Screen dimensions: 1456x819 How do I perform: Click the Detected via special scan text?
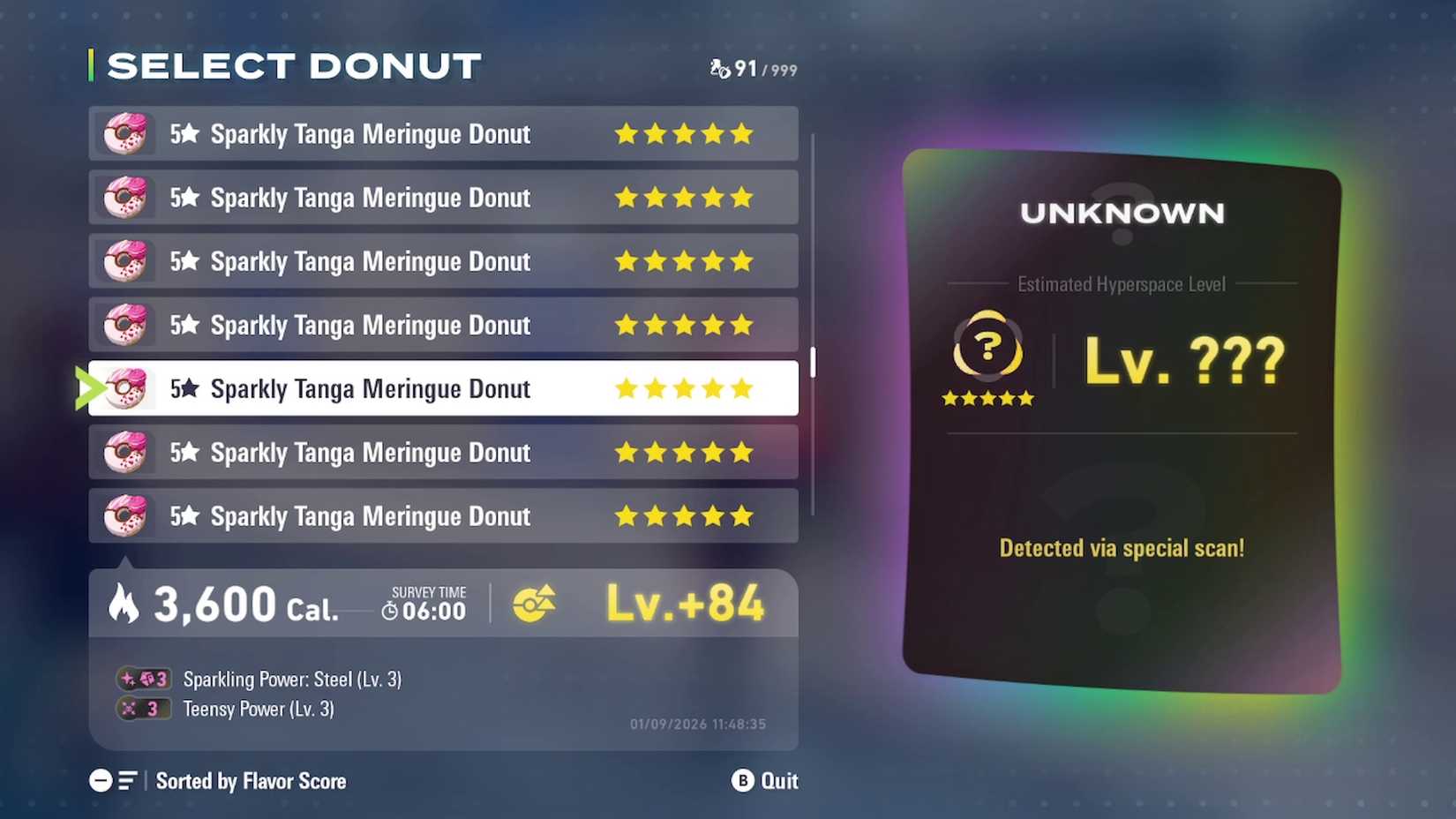tap(1121, 547)
